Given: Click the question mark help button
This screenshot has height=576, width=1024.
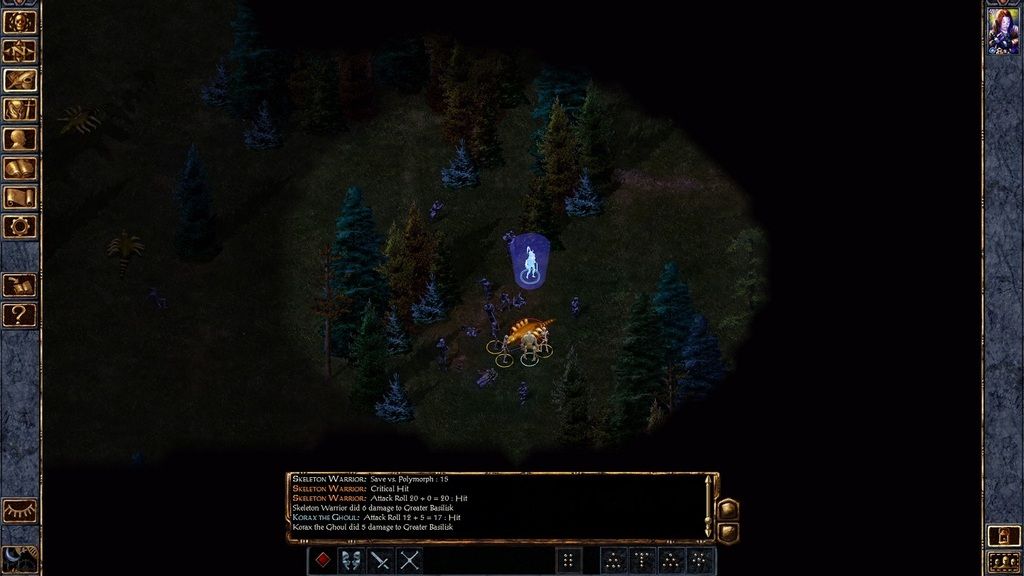Looking at the screenshot, I should [19, 315].
